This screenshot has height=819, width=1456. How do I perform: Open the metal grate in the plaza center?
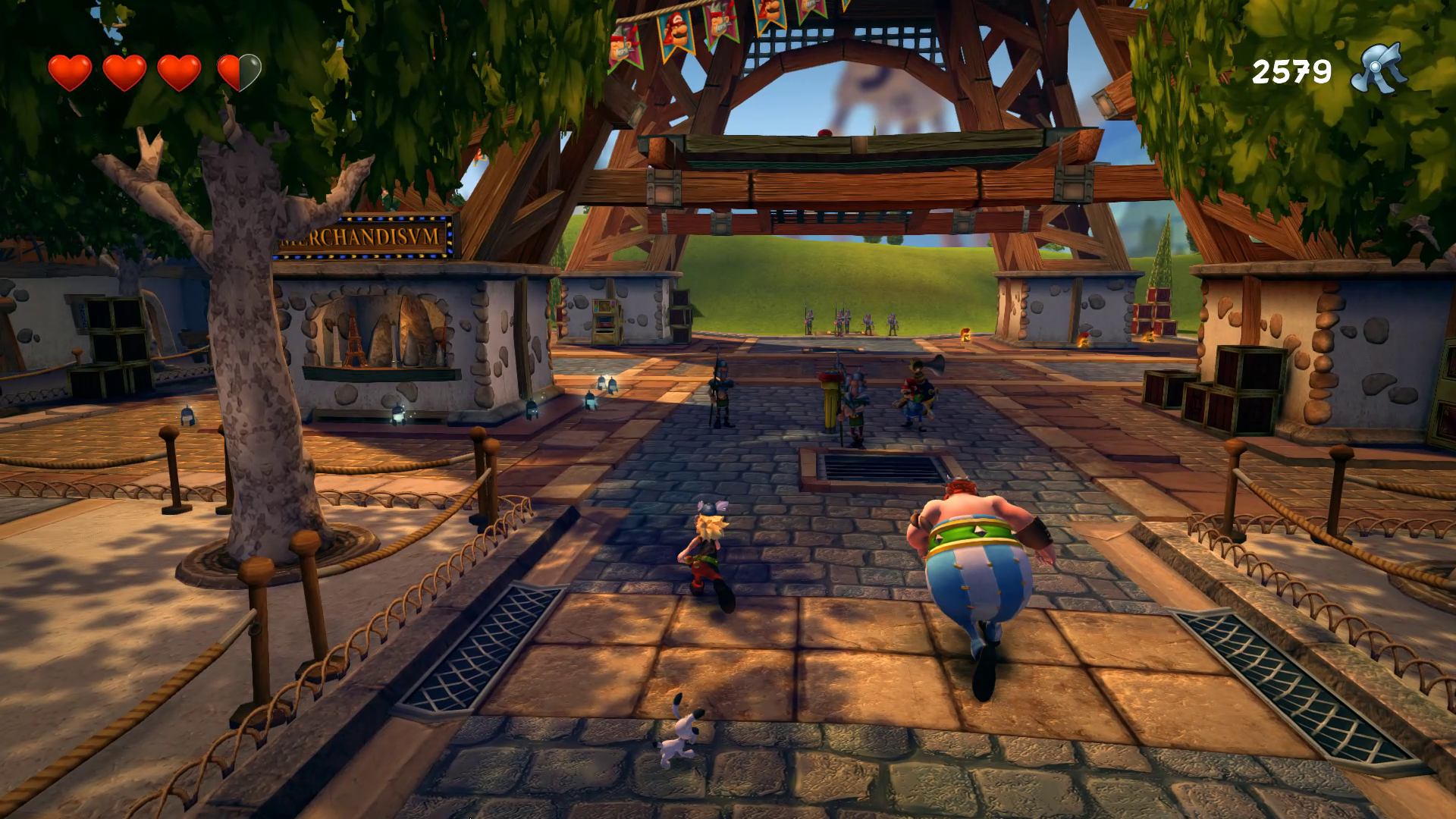click(880, 466)
